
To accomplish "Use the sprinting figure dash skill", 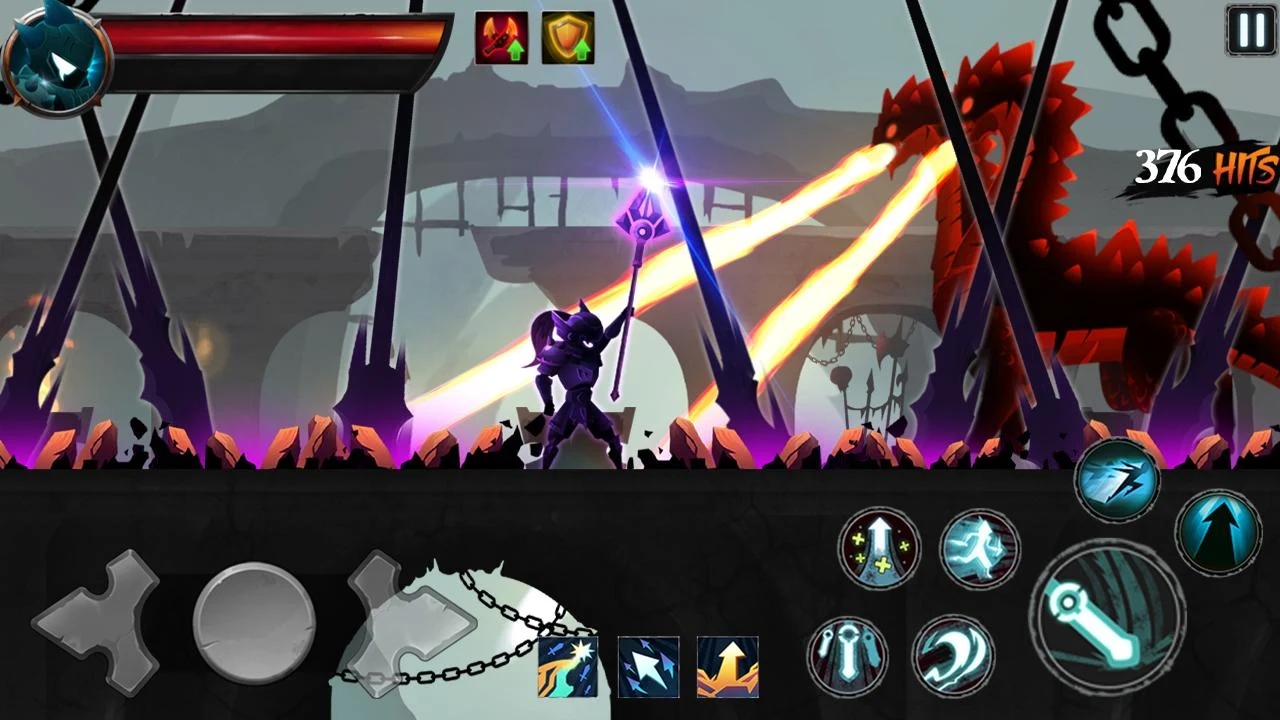I will [x=979, y=550].
